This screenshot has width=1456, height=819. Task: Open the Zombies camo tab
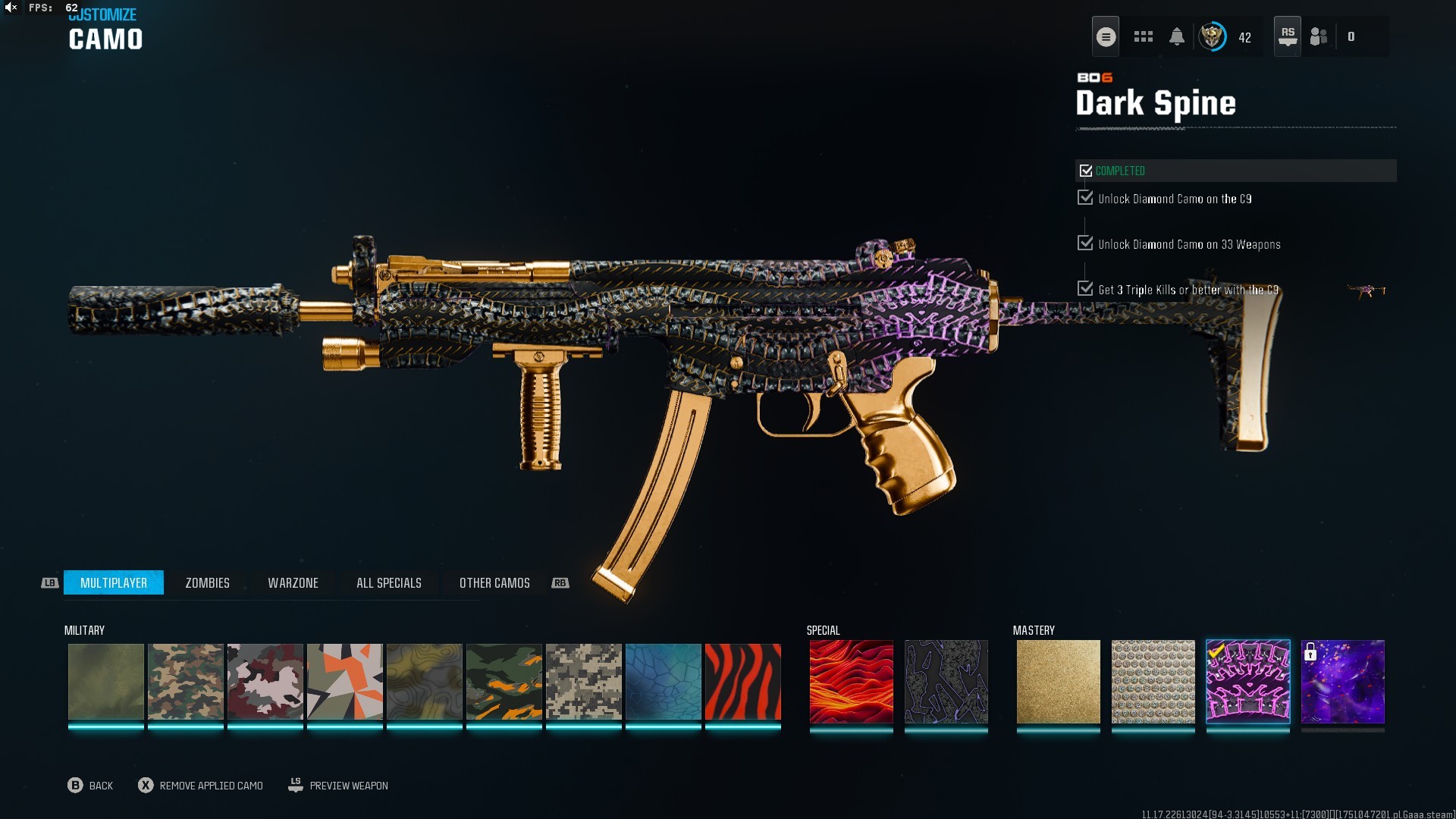[207, 582]
